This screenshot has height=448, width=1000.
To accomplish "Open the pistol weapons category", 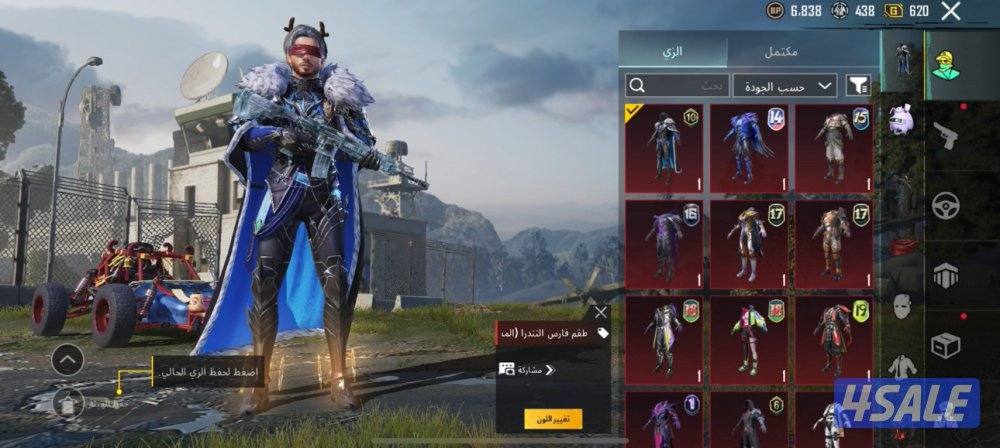I will point(945,136).
